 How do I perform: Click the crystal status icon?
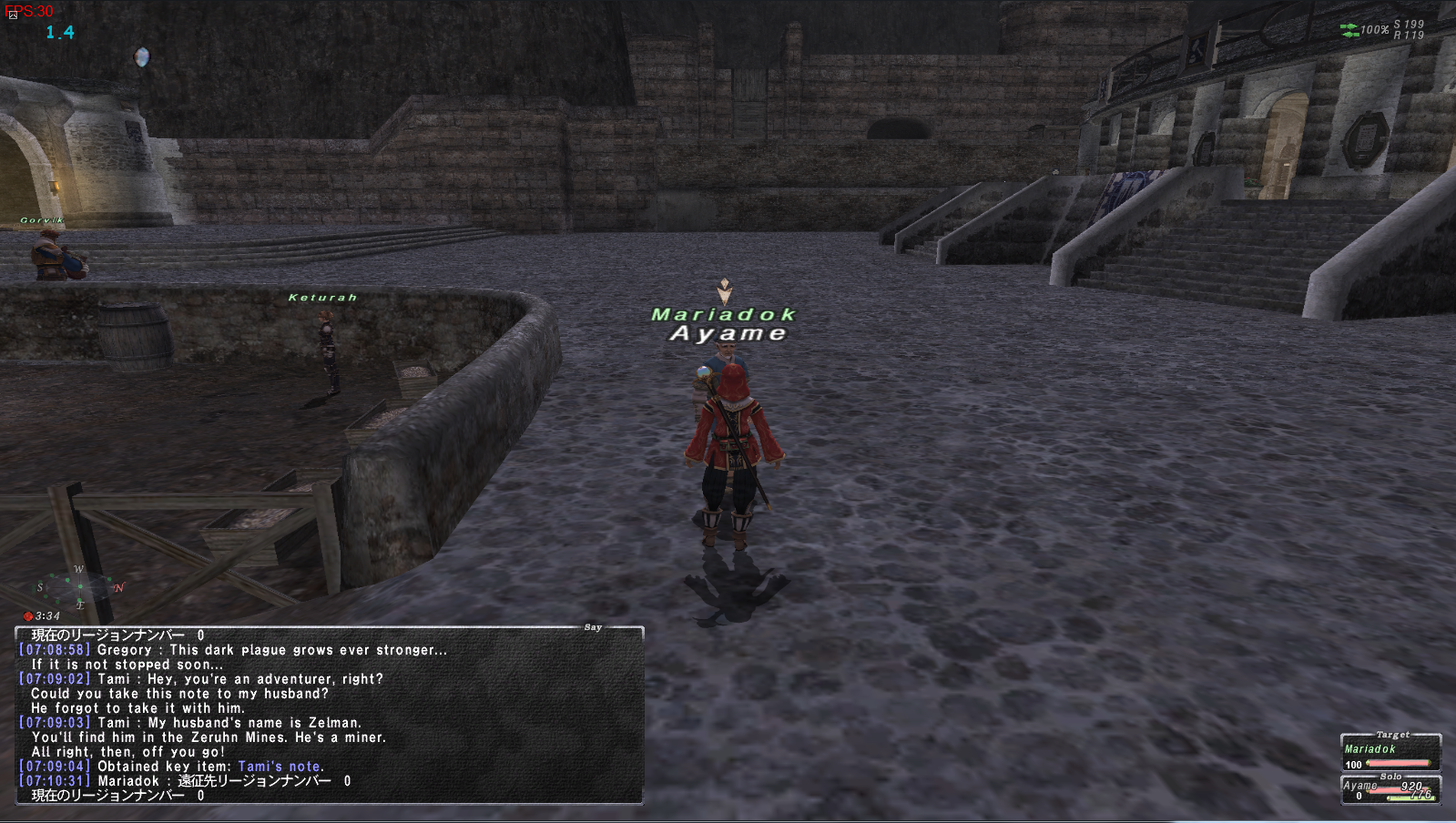(141, 57)
